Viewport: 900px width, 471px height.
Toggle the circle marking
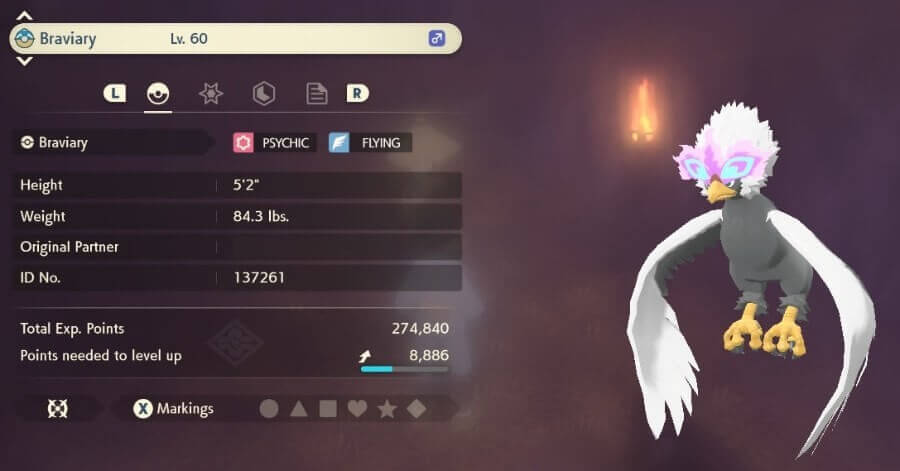tap(269, 408)
